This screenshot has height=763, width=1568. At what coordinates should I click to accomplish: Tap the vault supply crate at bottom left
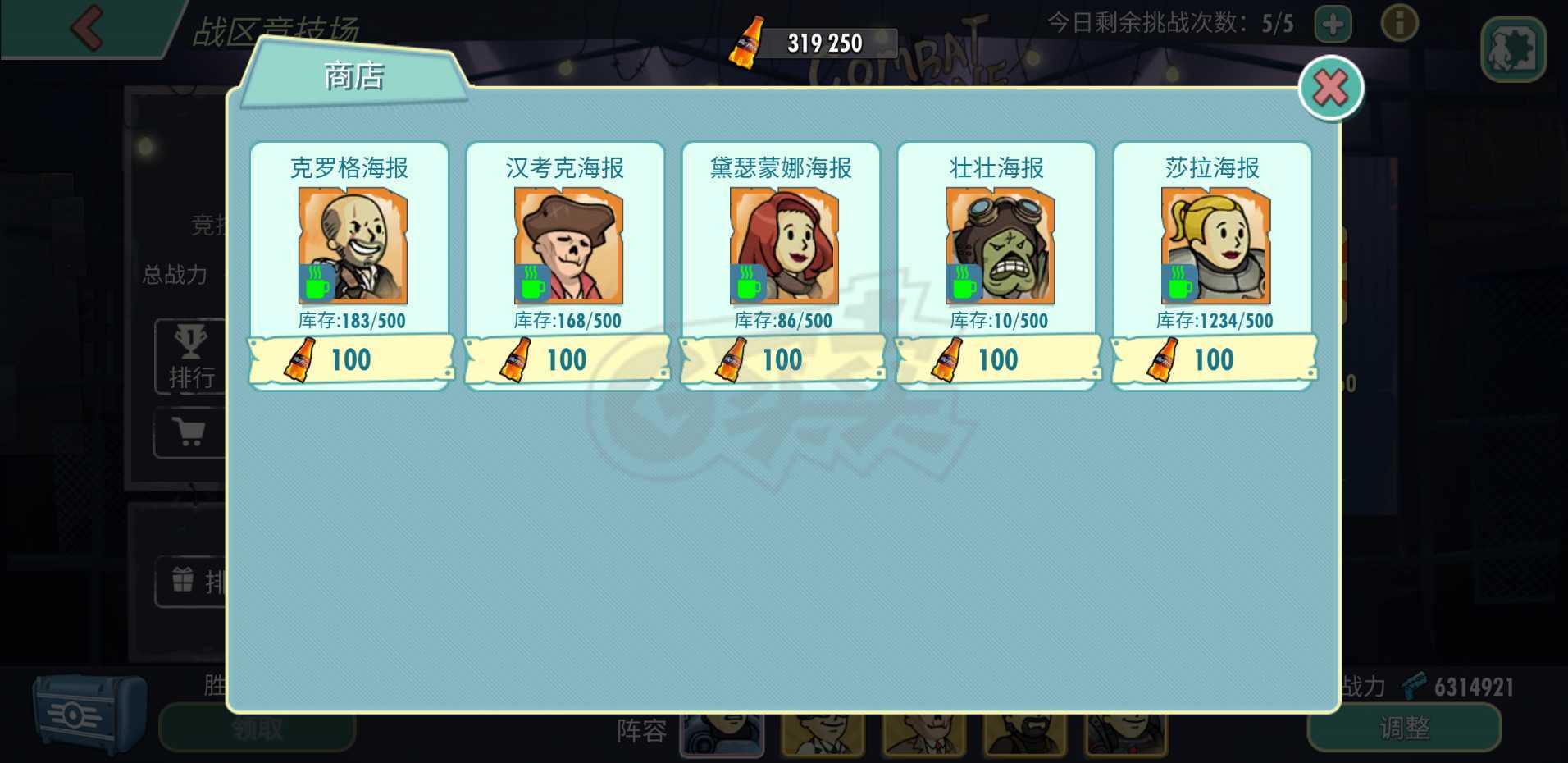click(x=84, y=712)
